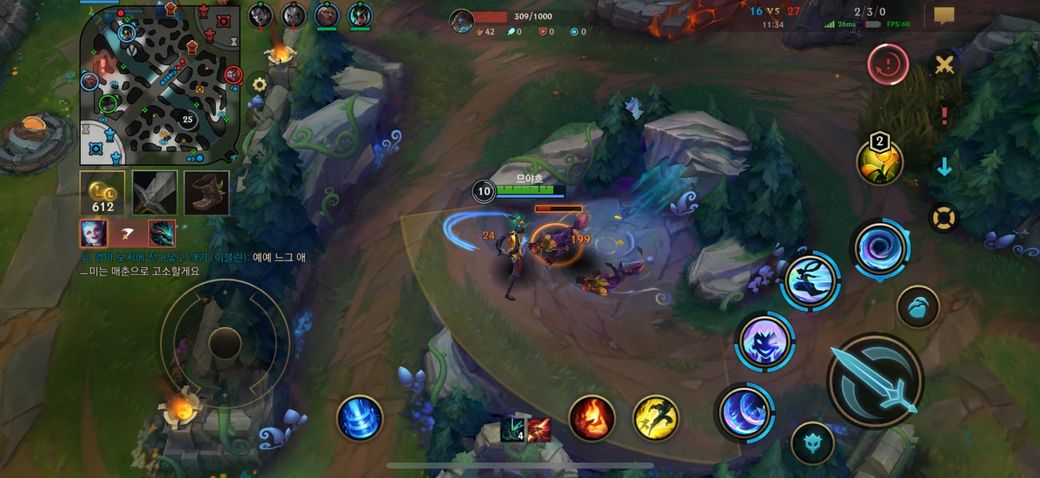Cast the dark vortex ultimate ability
Screen dimensions: 1040x478
coord(880,247)
